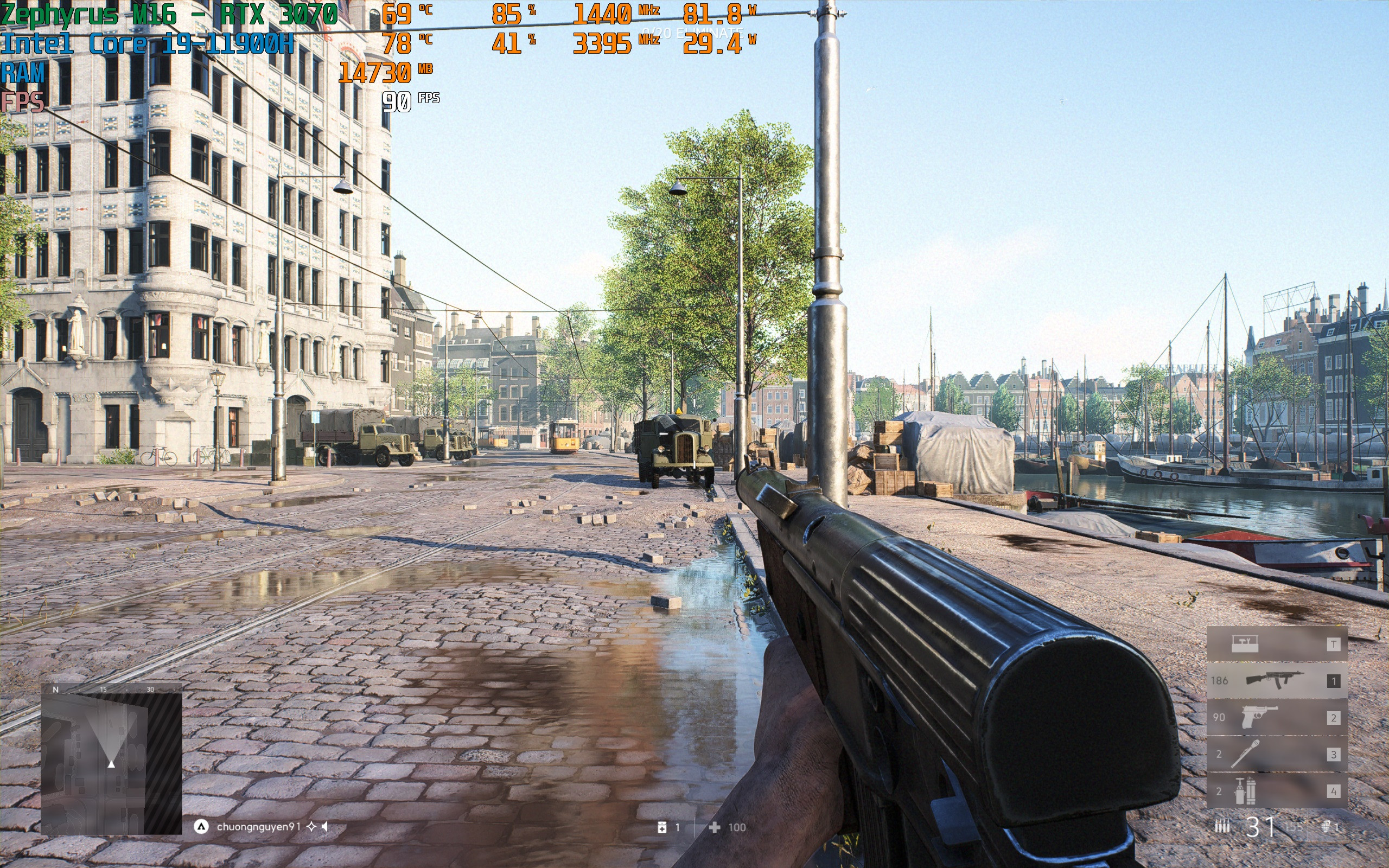Click the frag grenade icon
Screen dimensions: 1389x868
1326,827
